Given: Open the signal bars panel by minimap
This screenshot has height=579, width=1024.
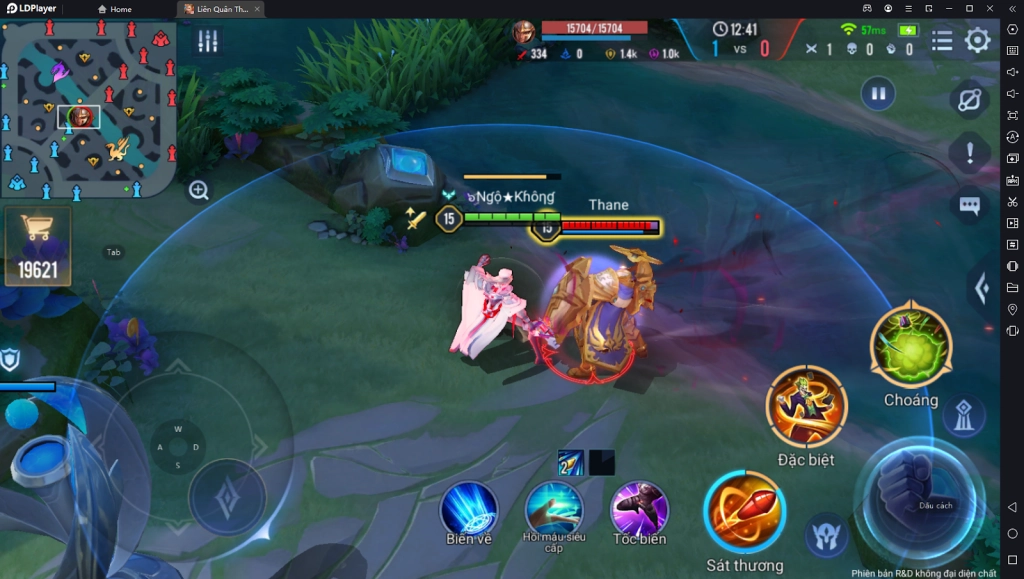Looking at the screenshot, I should pyautogui.click(x=208, y=41).
